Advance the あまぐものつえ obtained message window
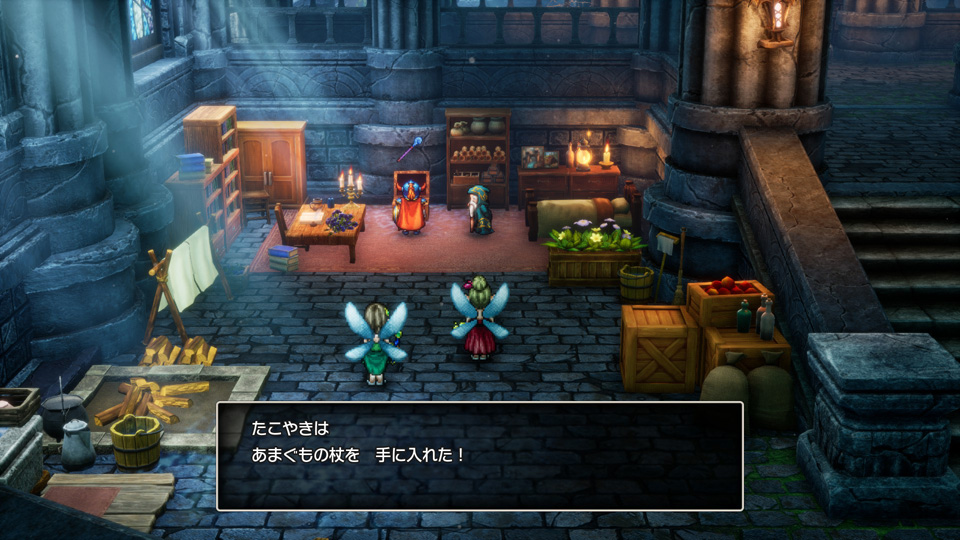Viewport: 960px width, 540px height. point(479,456)
